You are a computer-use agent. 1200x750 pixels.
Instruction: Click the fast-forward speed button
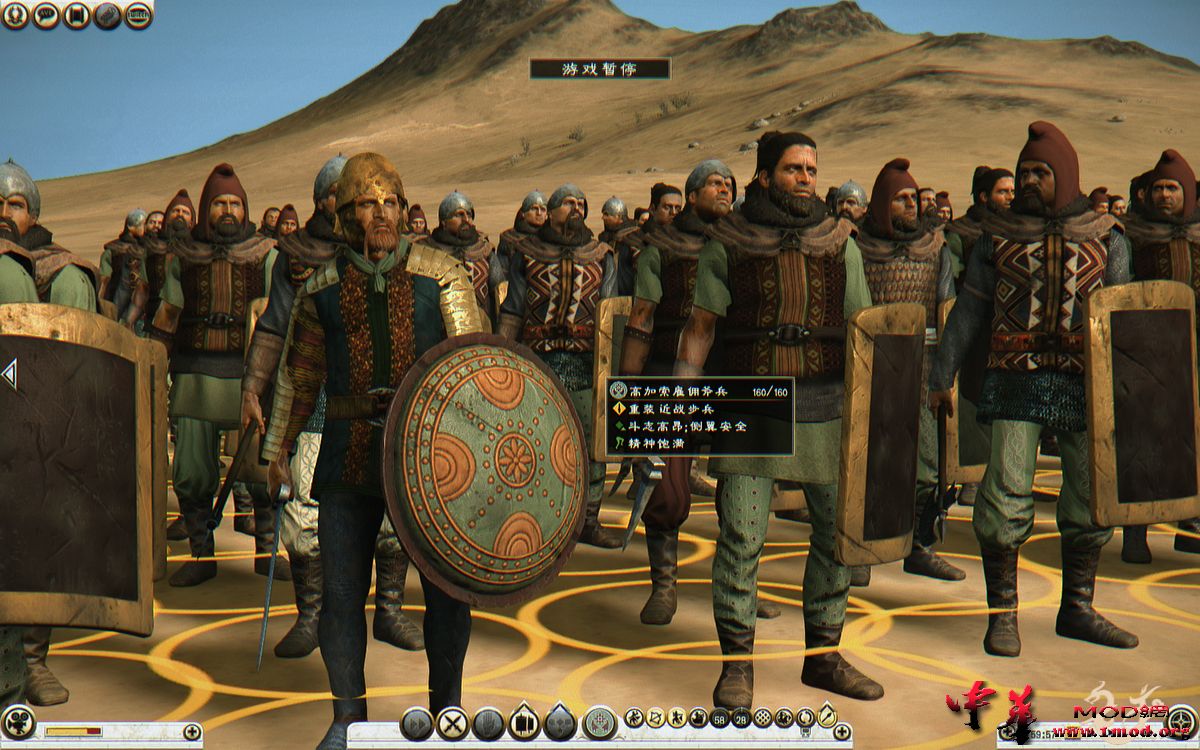[x=417, y=723]
